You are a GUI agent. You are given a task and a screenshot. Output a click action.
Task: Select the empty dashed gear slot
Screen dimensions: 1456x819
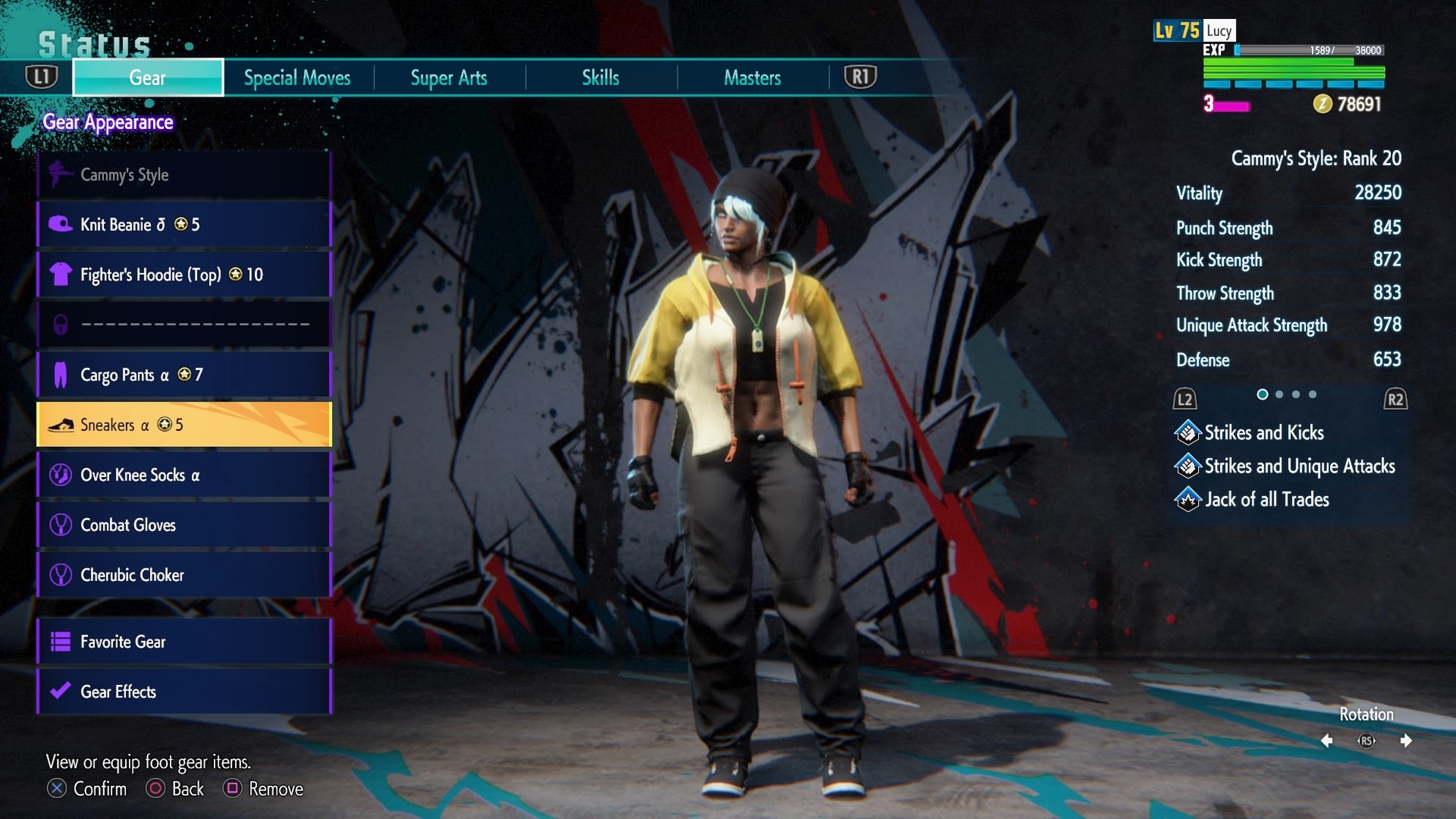click(x=185, y=325)
